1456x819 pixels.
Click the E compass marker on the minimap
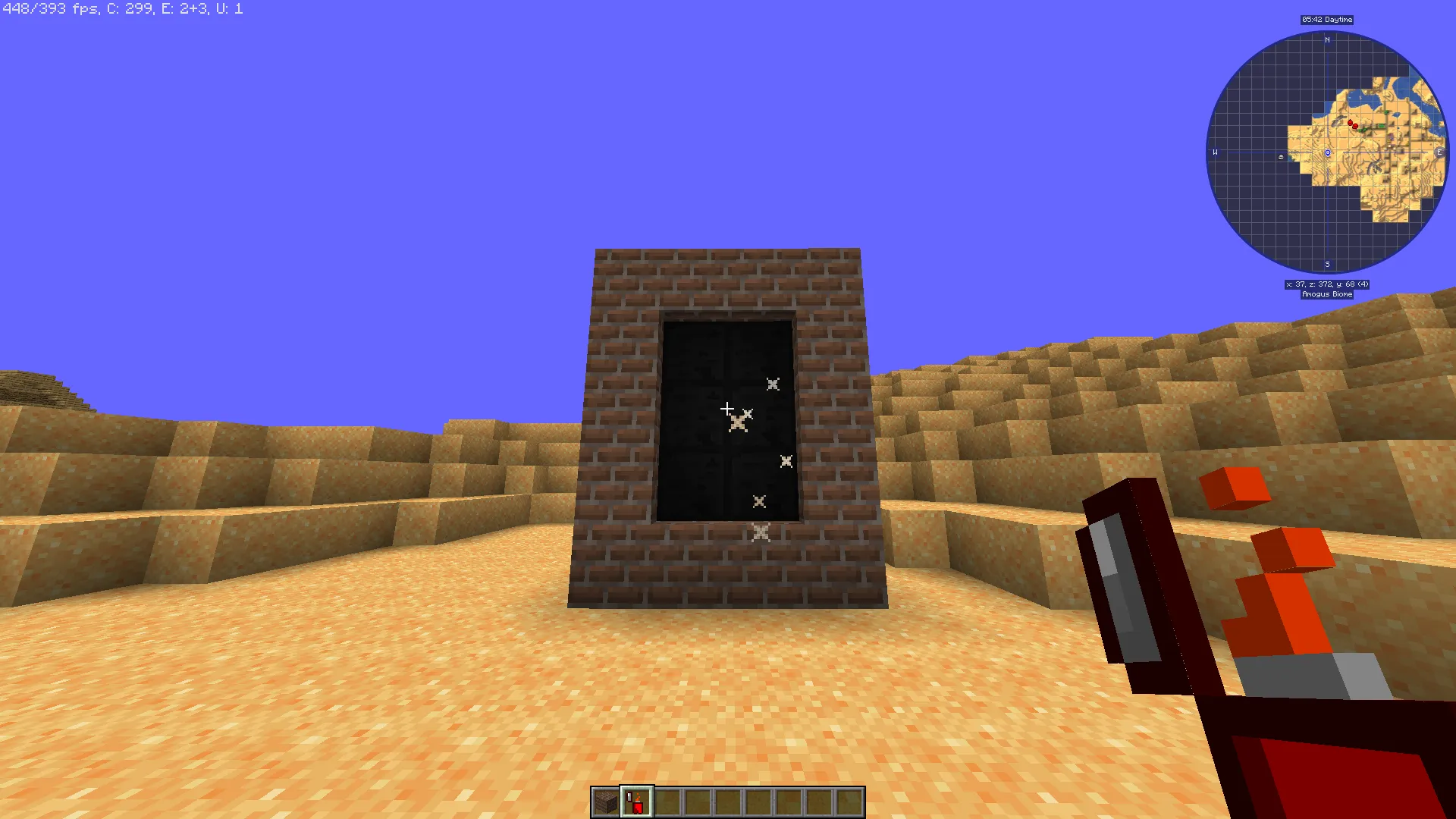click(1440, 152)
